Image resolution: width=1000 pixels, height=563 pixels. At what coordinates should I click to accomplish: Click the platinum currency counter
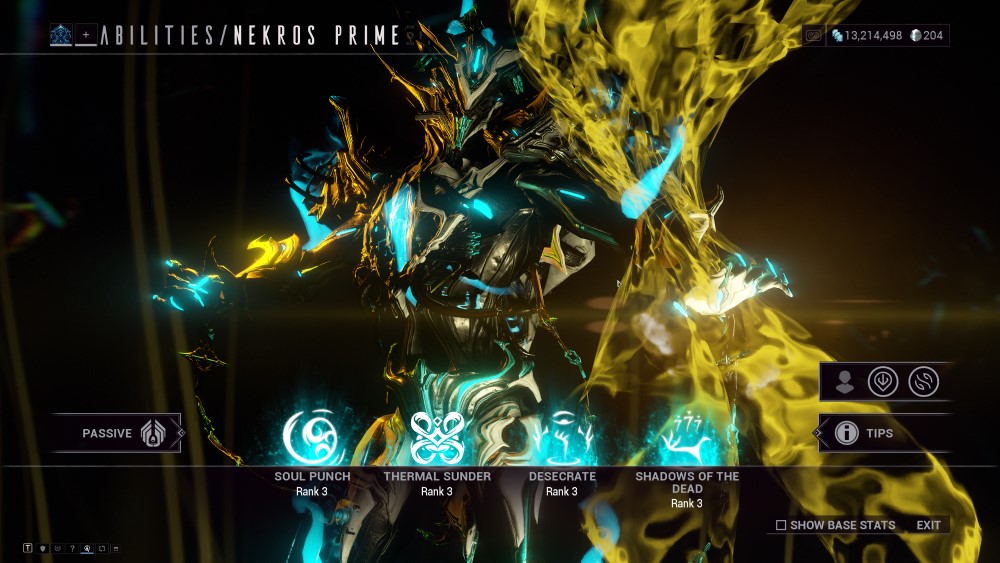[x=926, y=36]
